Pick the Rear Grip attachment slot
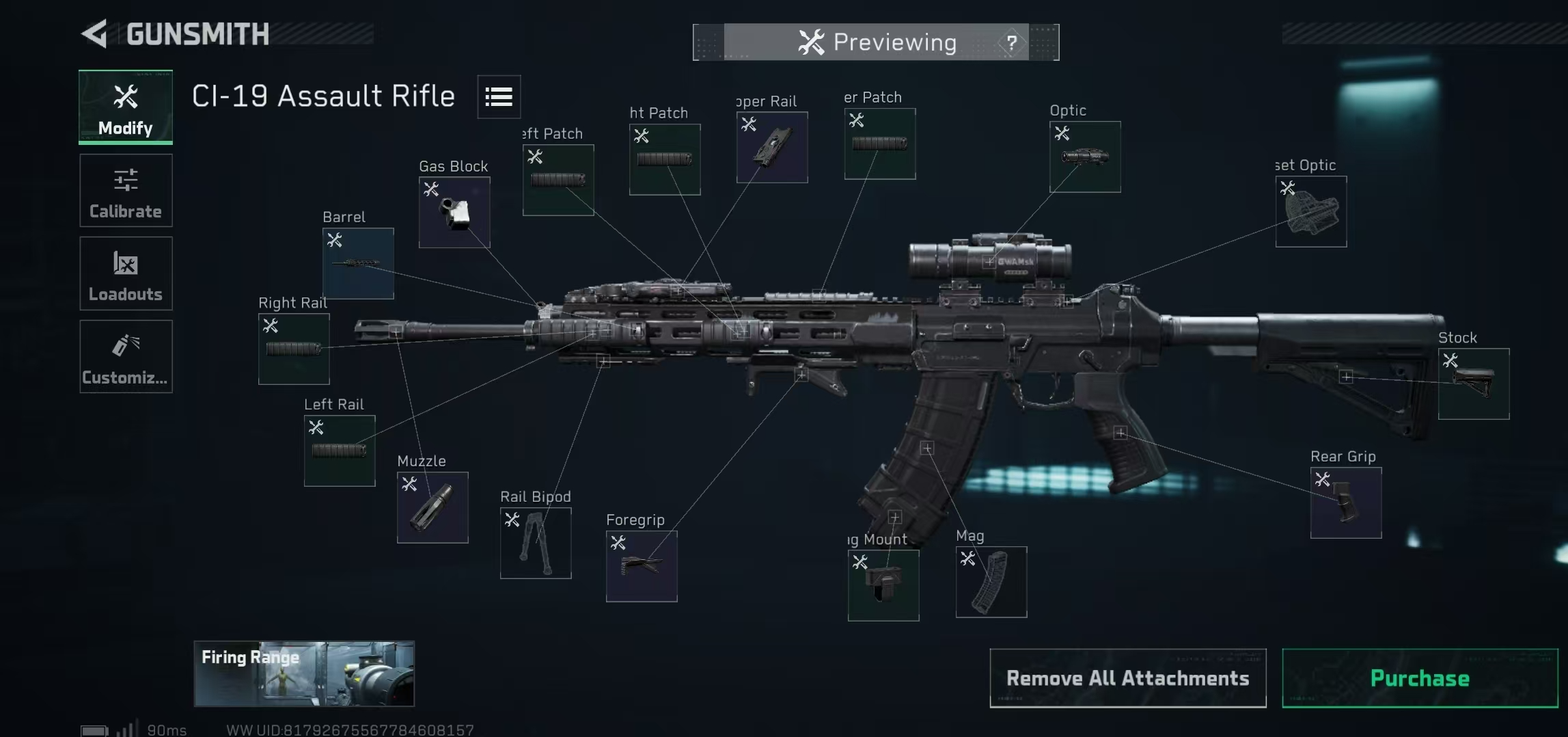1568x737 pixels. [1346, 502]
